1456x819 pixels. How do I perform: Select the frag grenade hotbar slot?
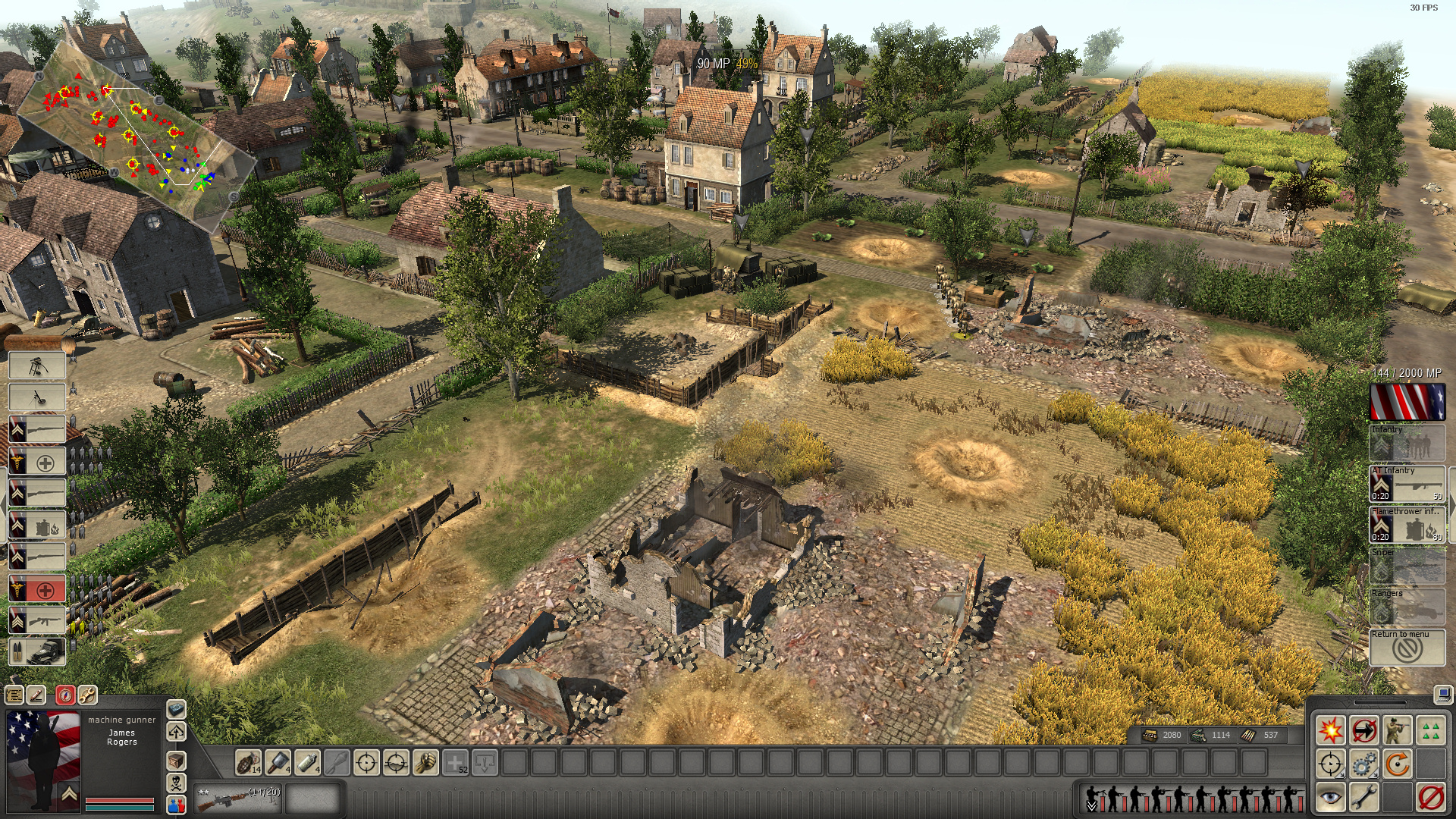click(248, 762)
